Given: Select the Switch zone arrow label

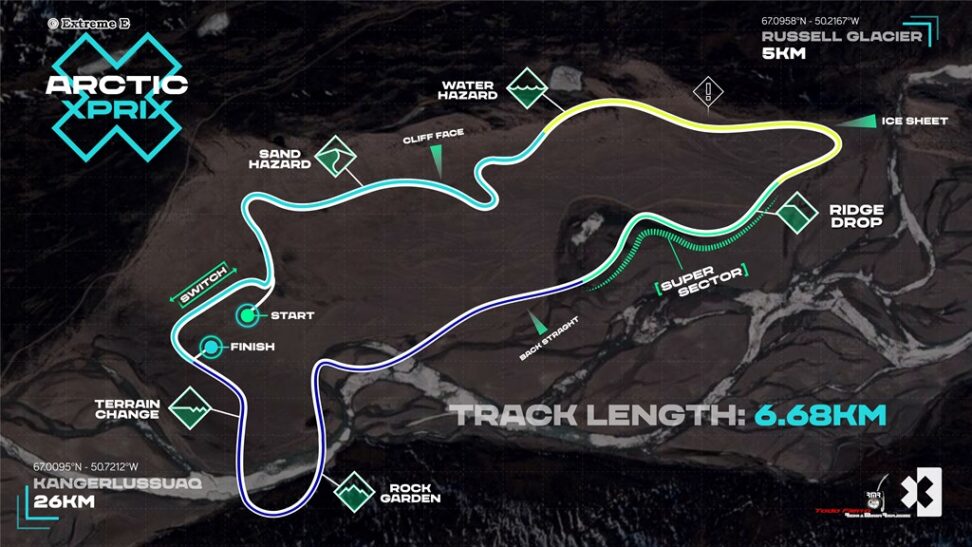Looking at the screenshot, I should click(202, 284).
